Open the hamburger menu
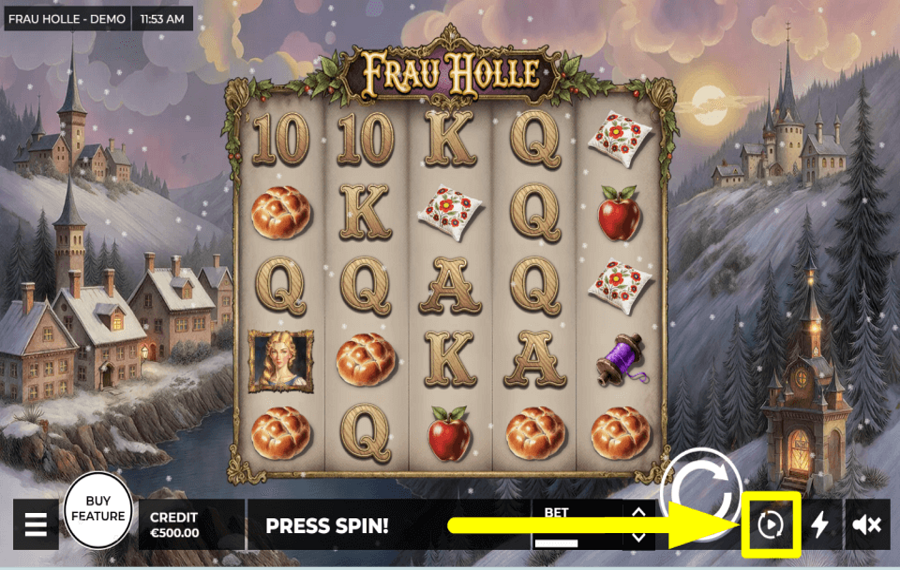Viewport: 900px width, 570px height. 36,525
